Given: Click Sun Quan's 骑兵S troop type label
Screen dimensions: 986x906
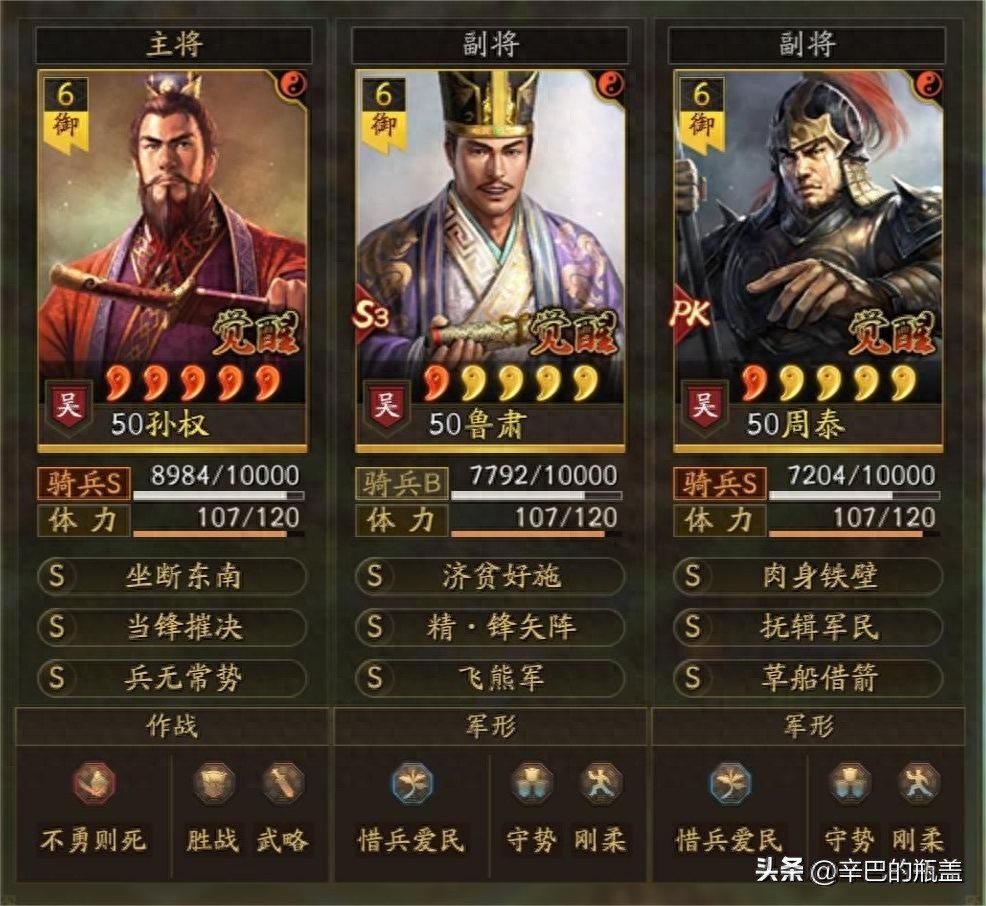Looking at the screenshot, I should click(85, 484).
